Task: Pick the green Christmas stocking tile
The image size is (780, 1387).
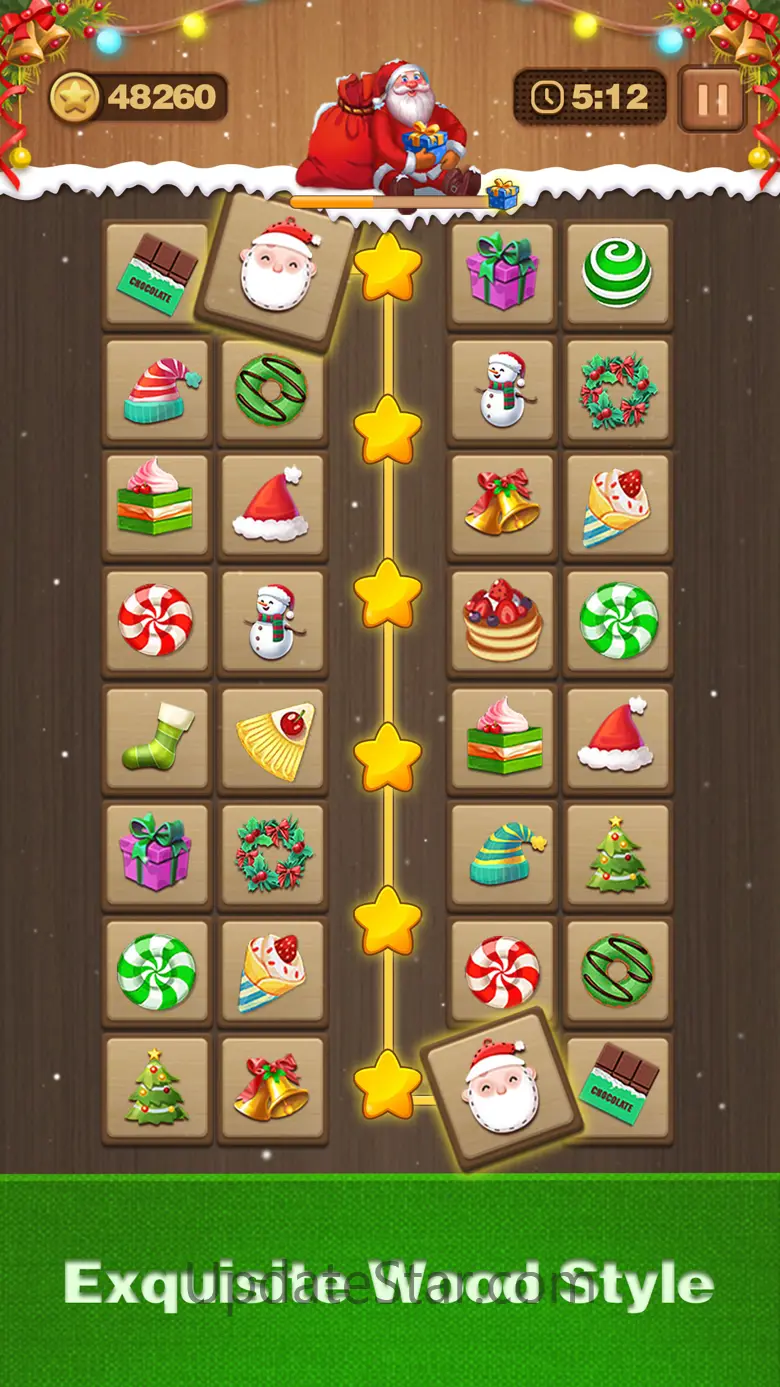Action: [157, 737]
